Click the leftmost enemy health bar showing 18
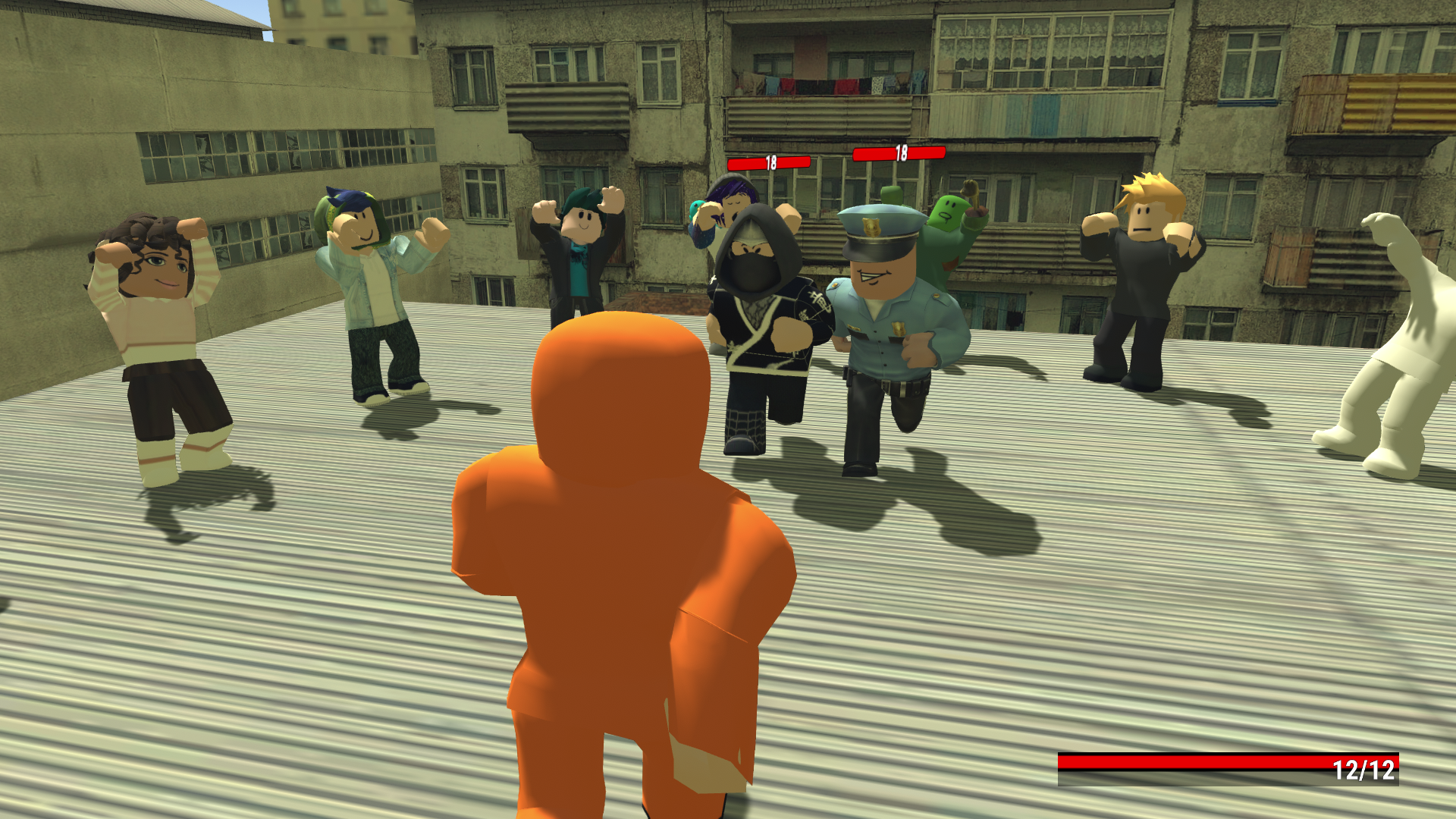The height and width of the screenshot is (819, 1456). click(x=770, y=160)
